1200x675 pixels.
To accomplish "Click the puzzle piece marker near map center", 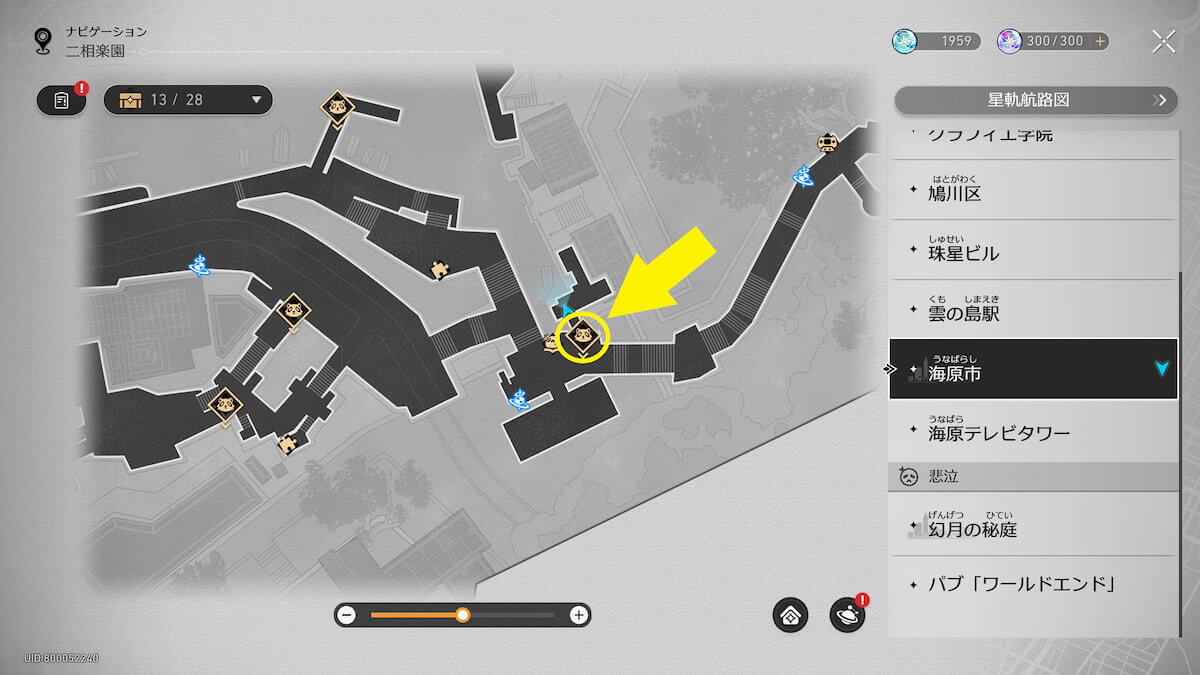I will [x=438, y=269].
